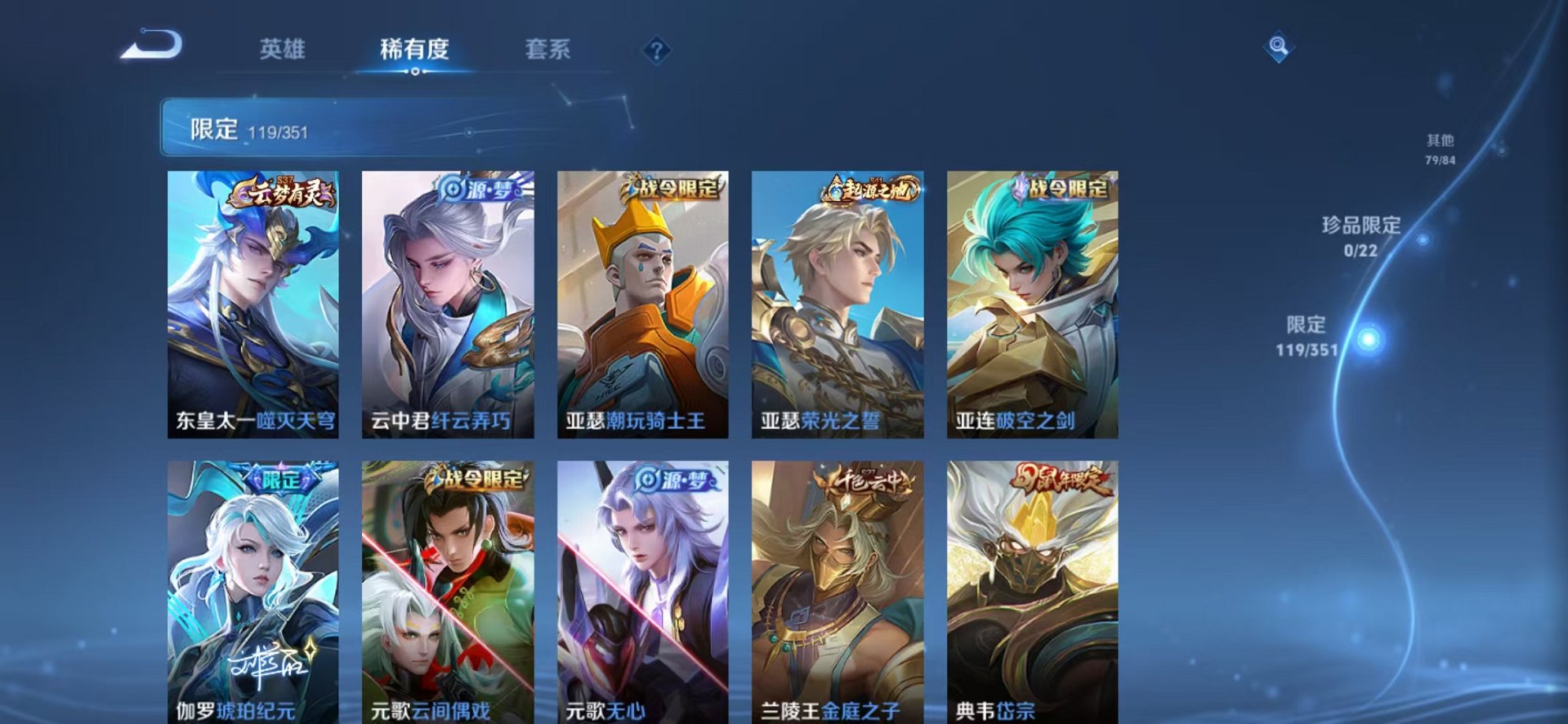Select the 稀有度 tab

point(415,49)
